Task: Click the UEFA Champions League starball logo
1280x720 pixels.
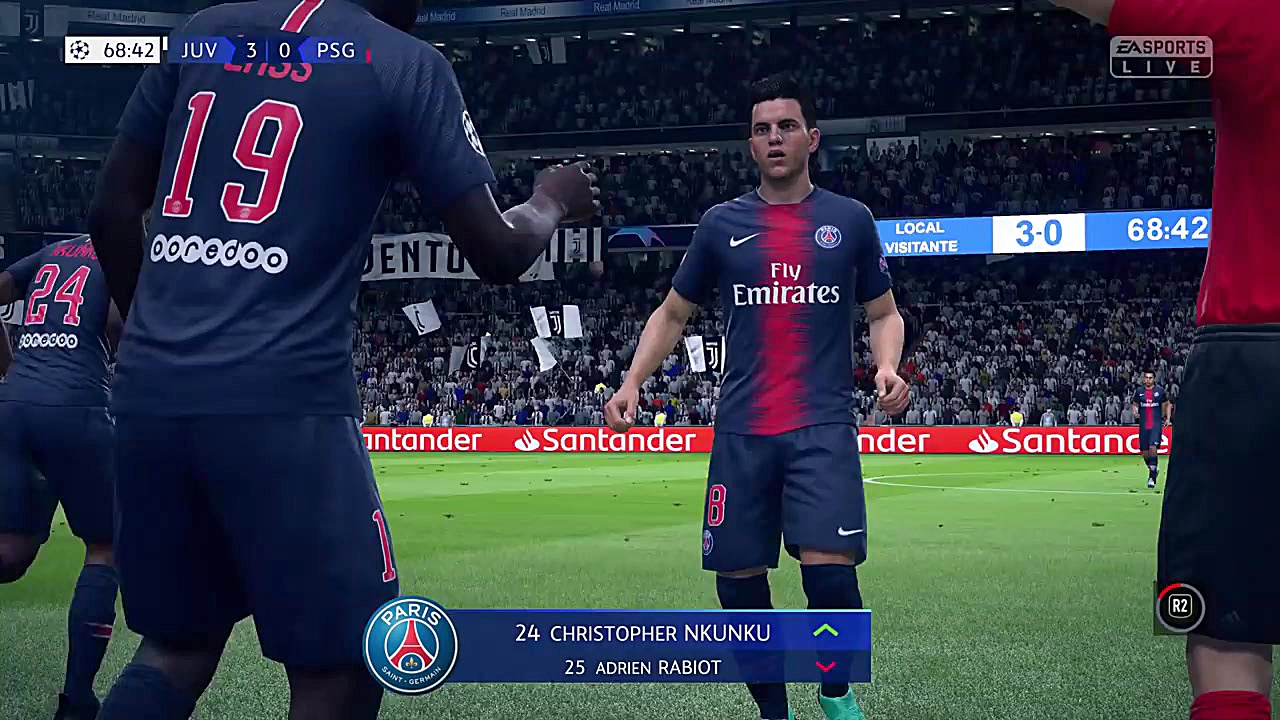Action: (x=79, y=50)
